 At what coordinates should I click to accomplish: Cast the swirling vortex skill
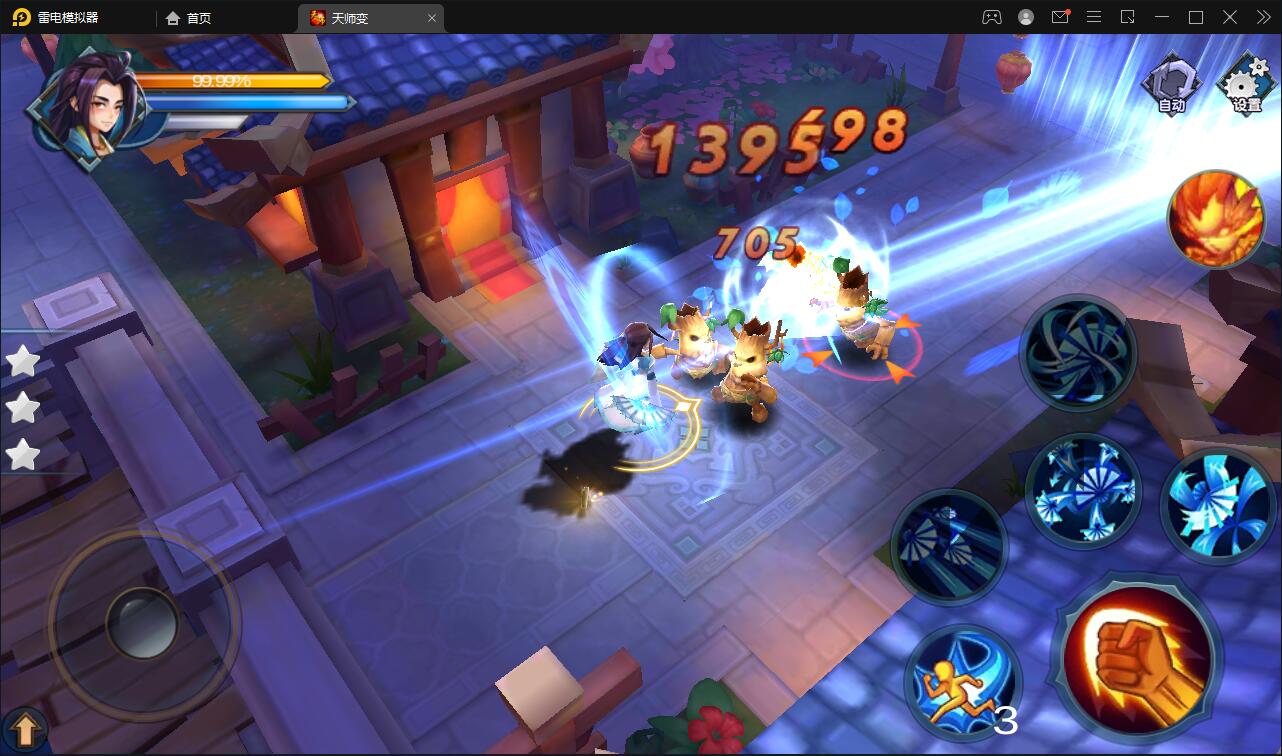(1077, 353)
